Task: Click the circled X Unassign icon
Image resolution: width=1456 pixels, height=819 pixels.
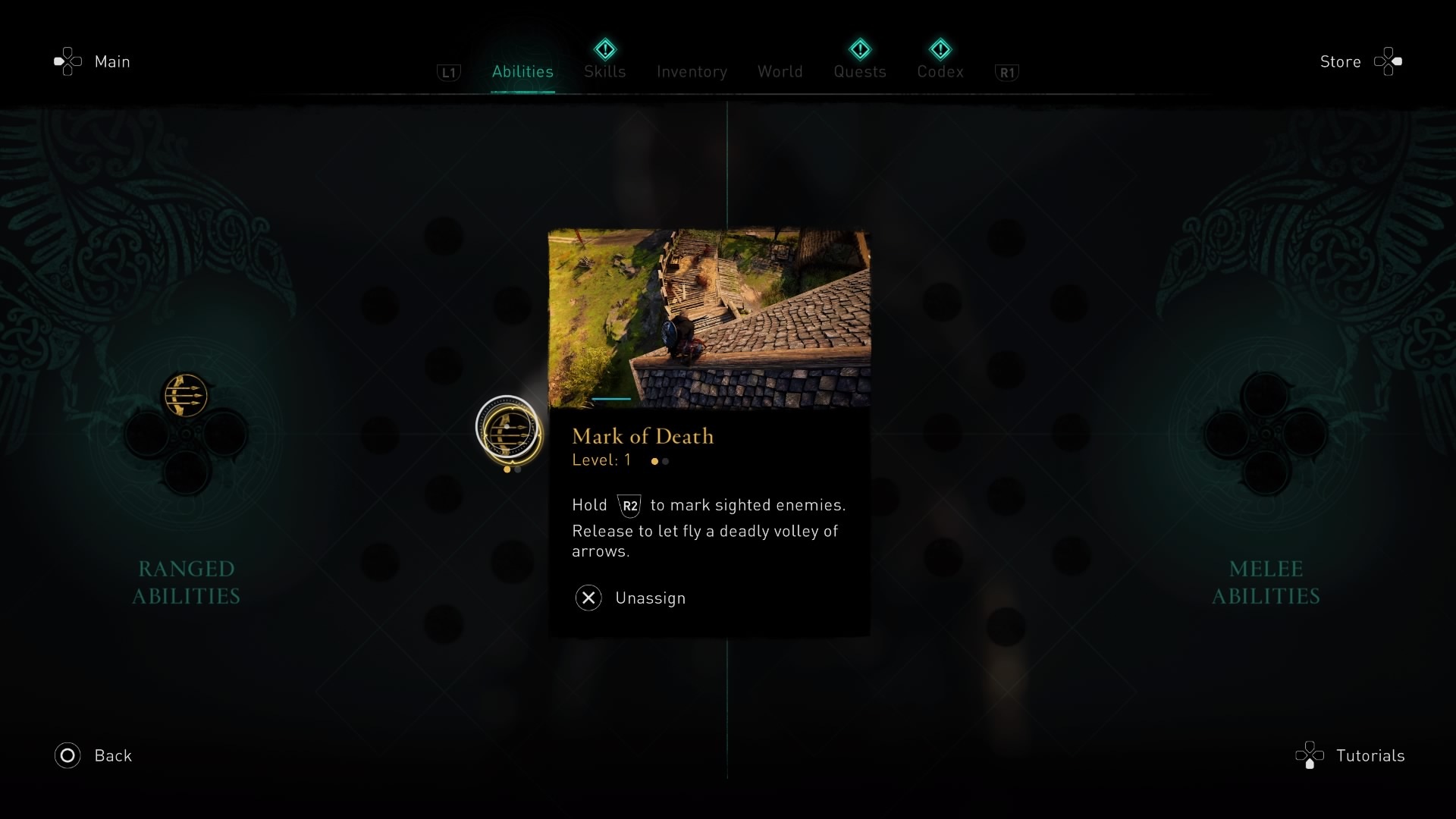Action: (588, 598)
